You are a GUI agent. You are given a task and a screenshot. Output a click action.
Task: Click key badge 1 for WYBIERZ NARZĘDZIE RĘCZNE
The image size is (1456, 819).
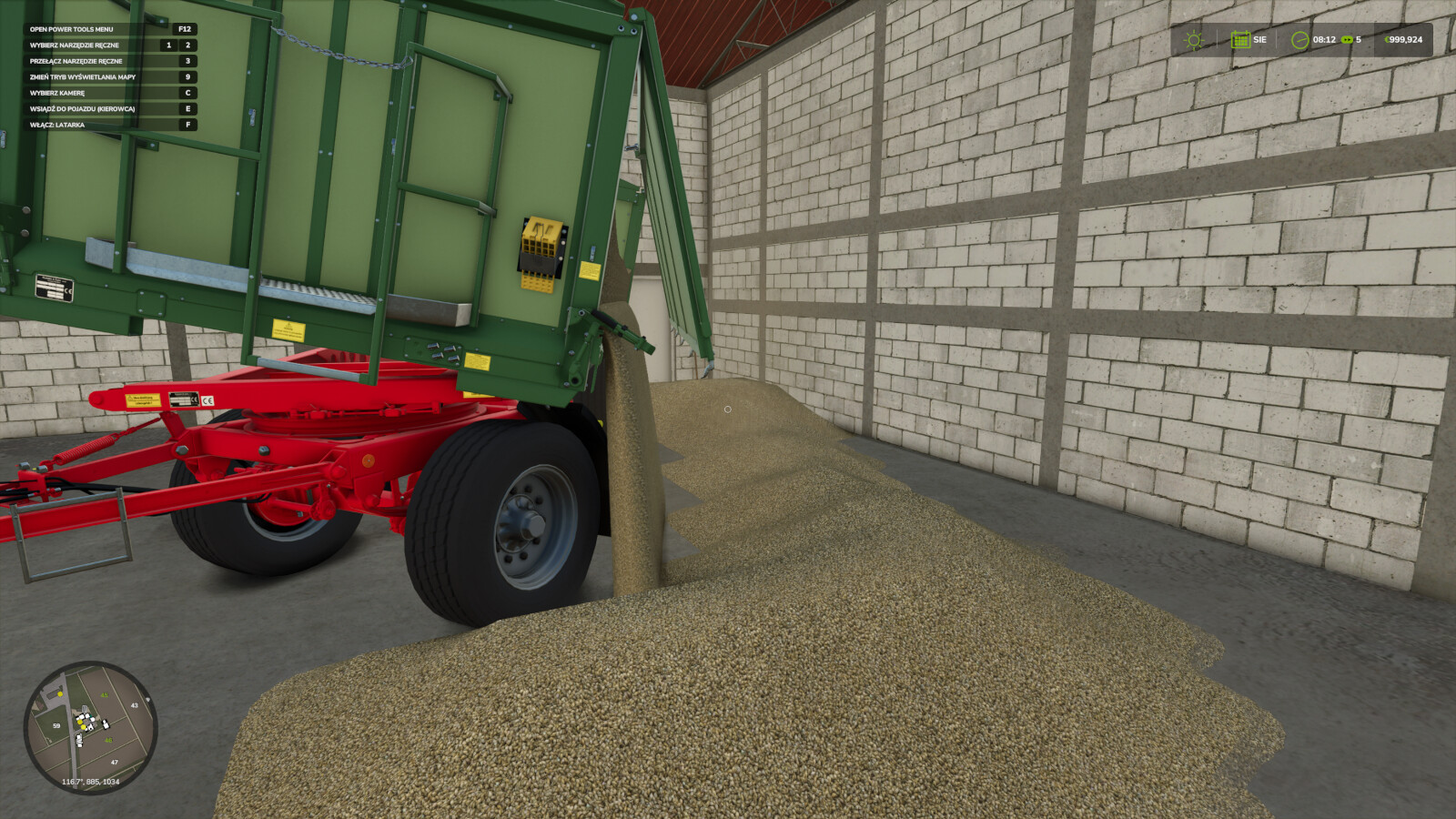(168, 45)
